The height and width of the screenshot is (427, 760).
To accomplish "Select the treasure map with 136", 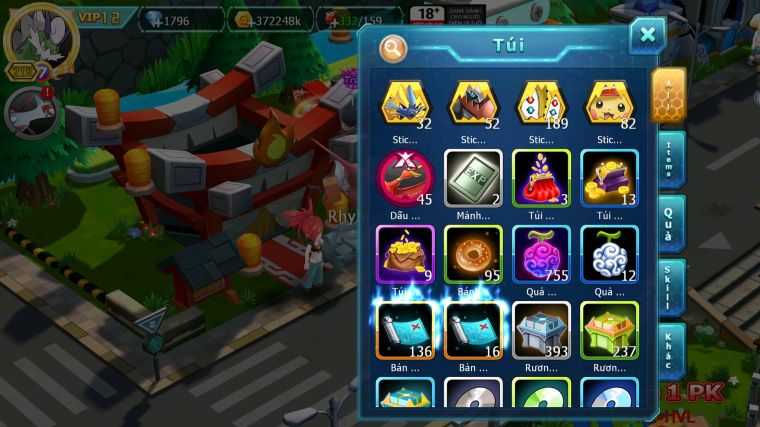I will pos(405,330).
